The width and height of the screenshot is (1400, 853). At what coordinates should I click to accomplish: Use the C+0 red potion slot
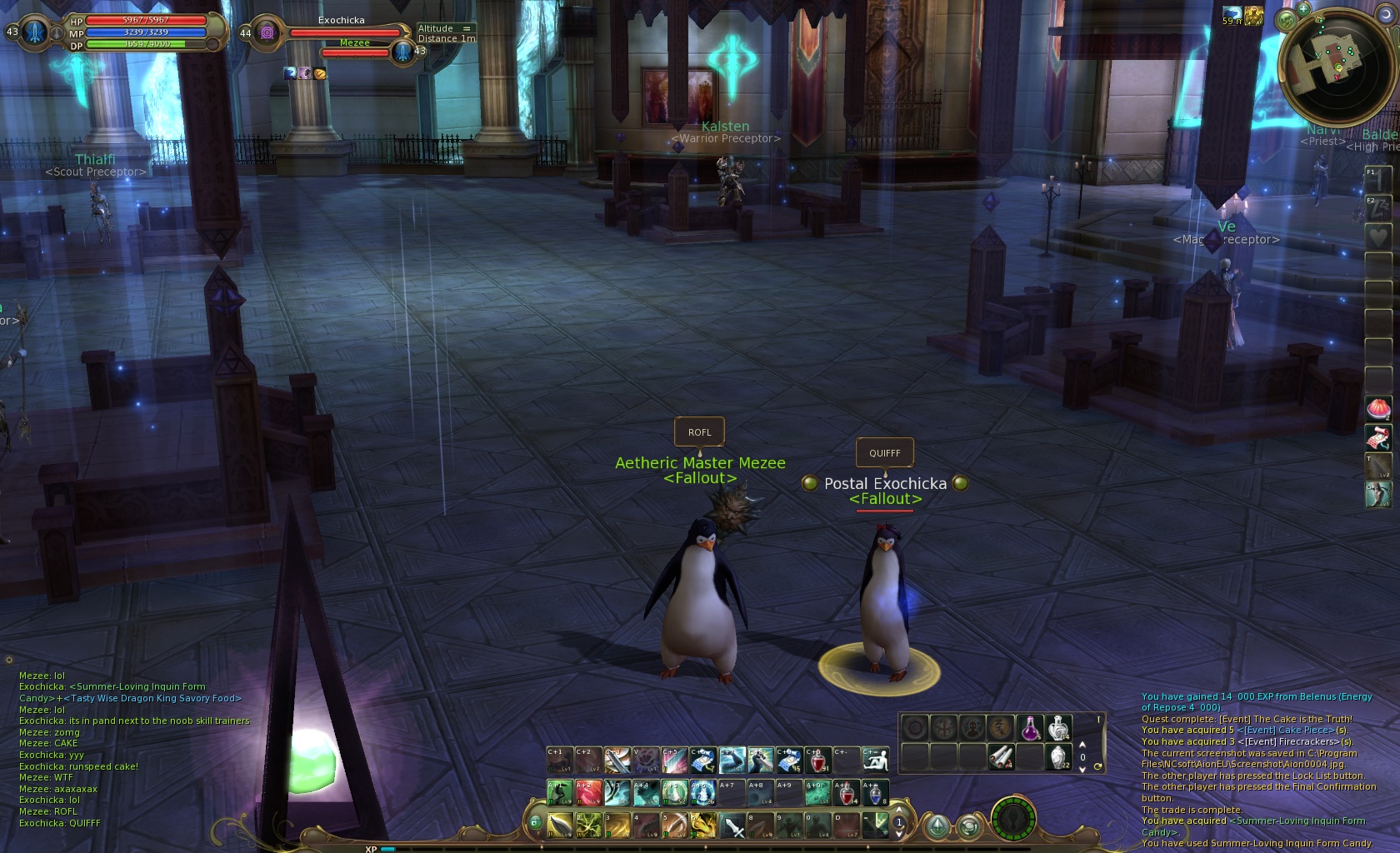pyautogui.click(x=818, y=760)
